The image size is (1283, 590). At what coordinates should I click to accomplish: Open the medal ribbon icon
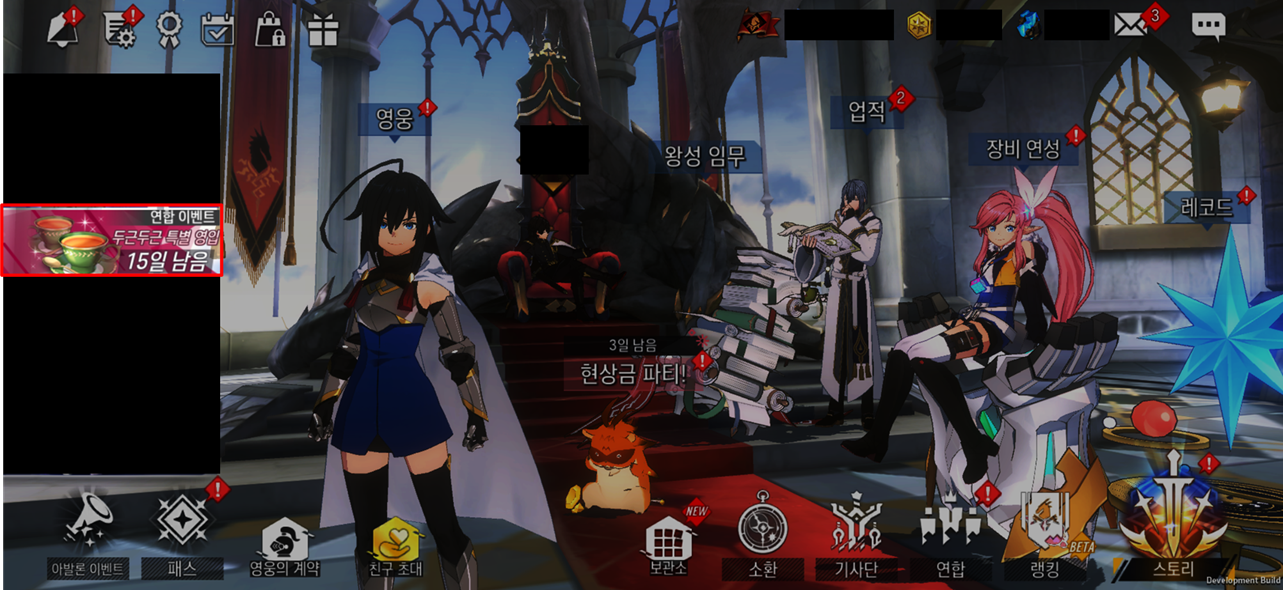pyautogui.click(x=169, y=29)
